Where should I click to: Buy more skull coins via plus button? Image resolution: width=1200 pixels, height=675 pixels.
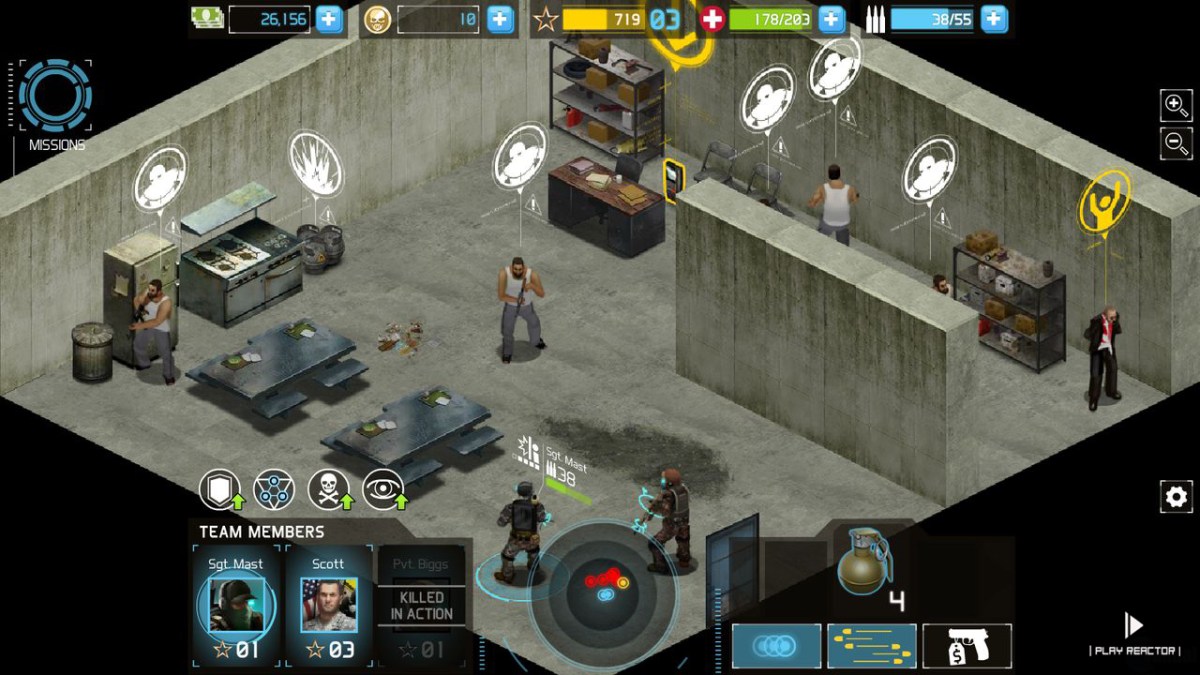pos(501,19)
